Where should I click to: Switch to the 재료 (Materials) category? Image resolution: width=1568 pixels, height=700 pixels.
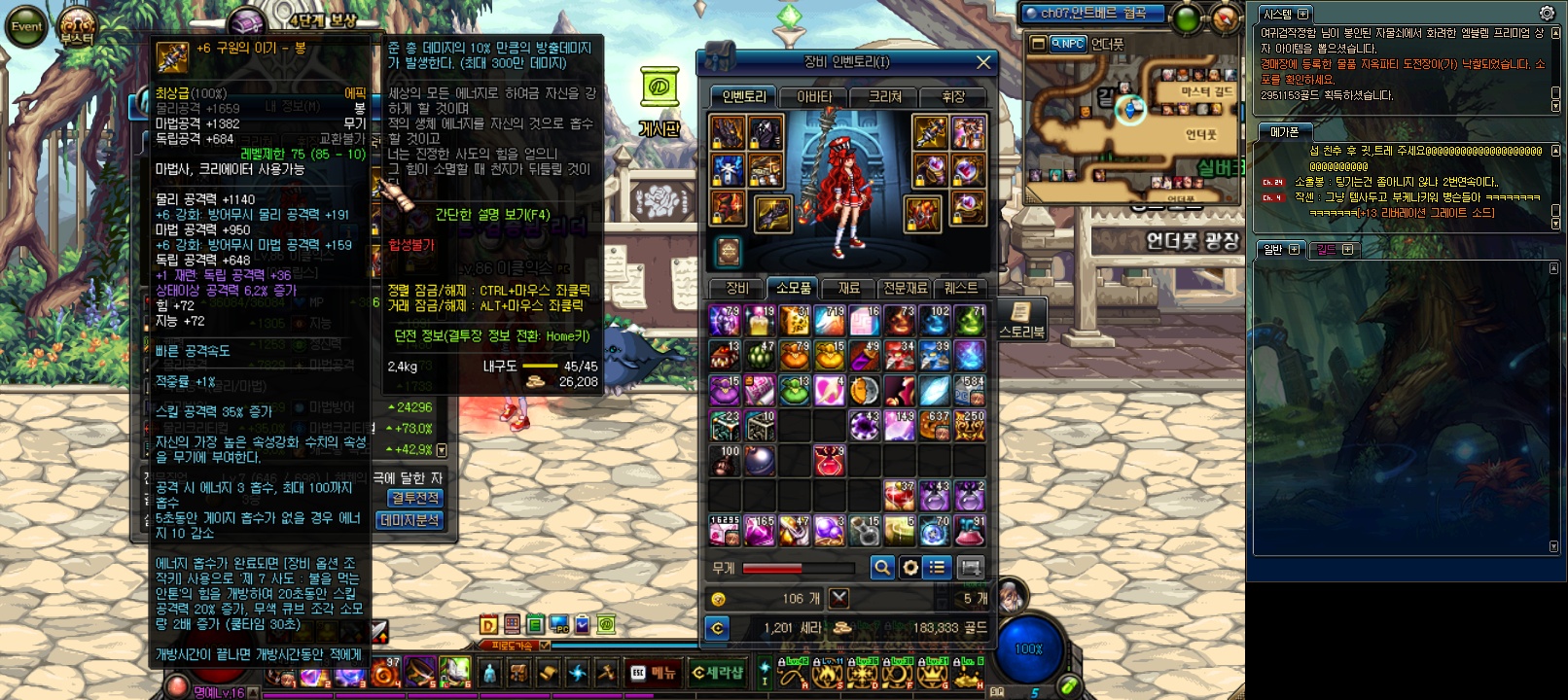pyautogui.click(x=848, y=288)
